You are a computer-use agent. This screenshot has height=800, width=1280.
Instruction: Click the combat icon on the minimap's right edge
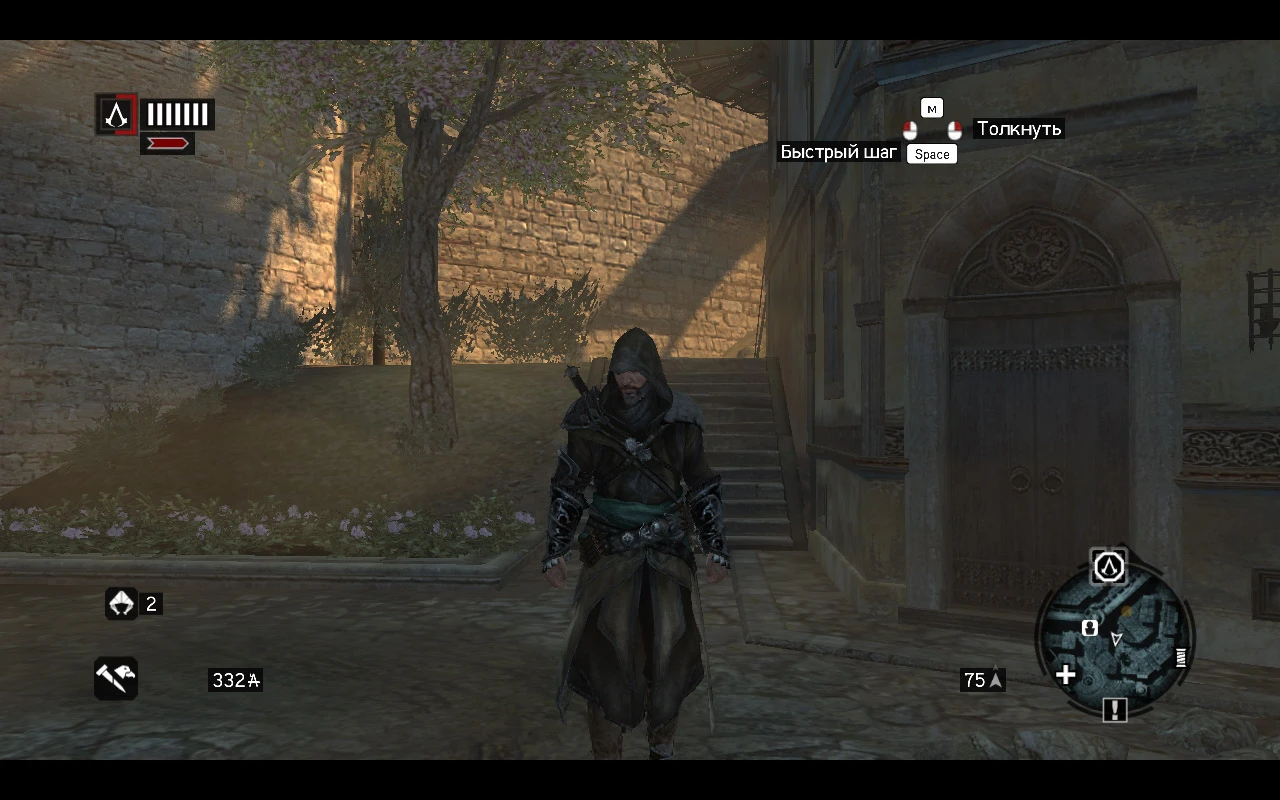click(x=1181, y=658)
